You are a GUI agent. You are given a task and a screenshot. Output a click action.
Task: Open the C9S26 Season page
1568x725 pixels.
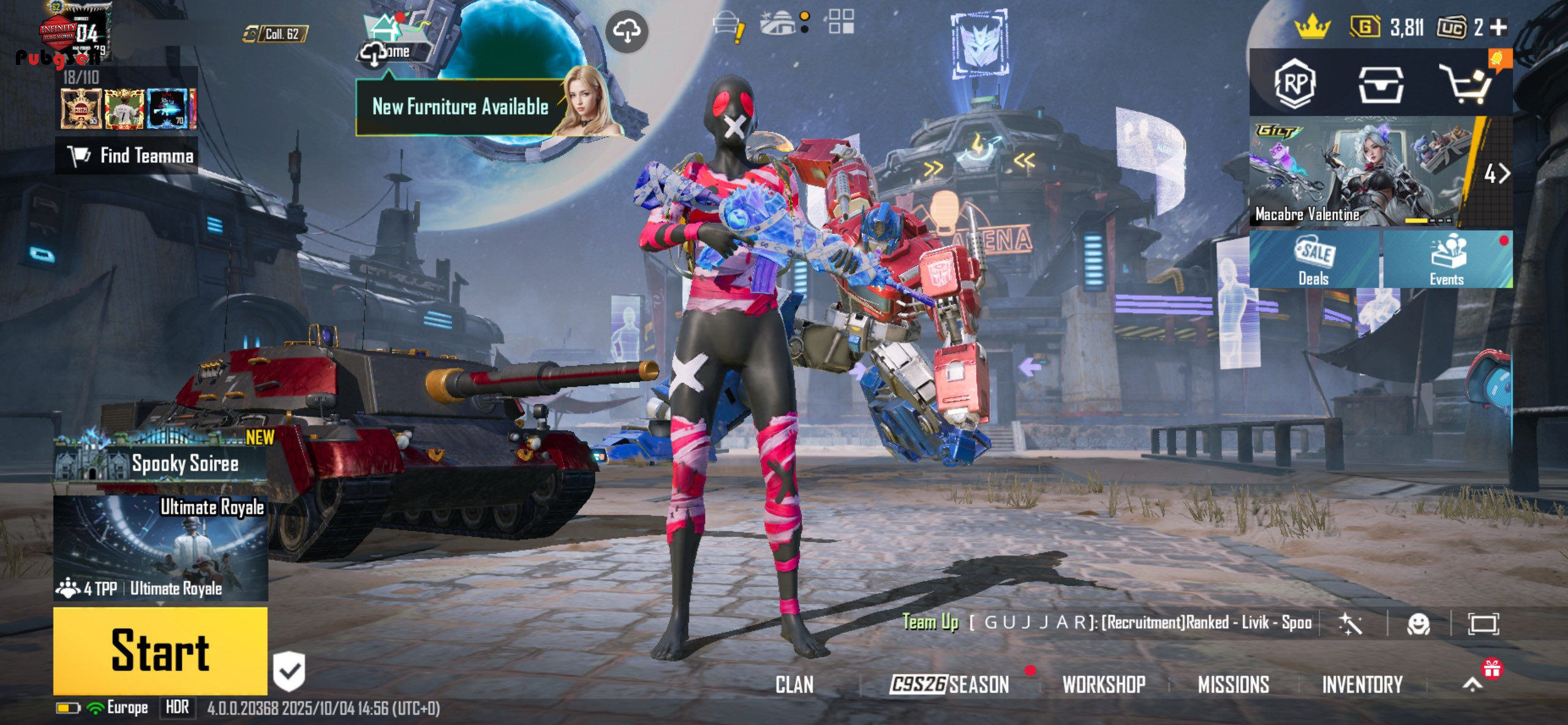pyautogui.click(x=949, y=685)
